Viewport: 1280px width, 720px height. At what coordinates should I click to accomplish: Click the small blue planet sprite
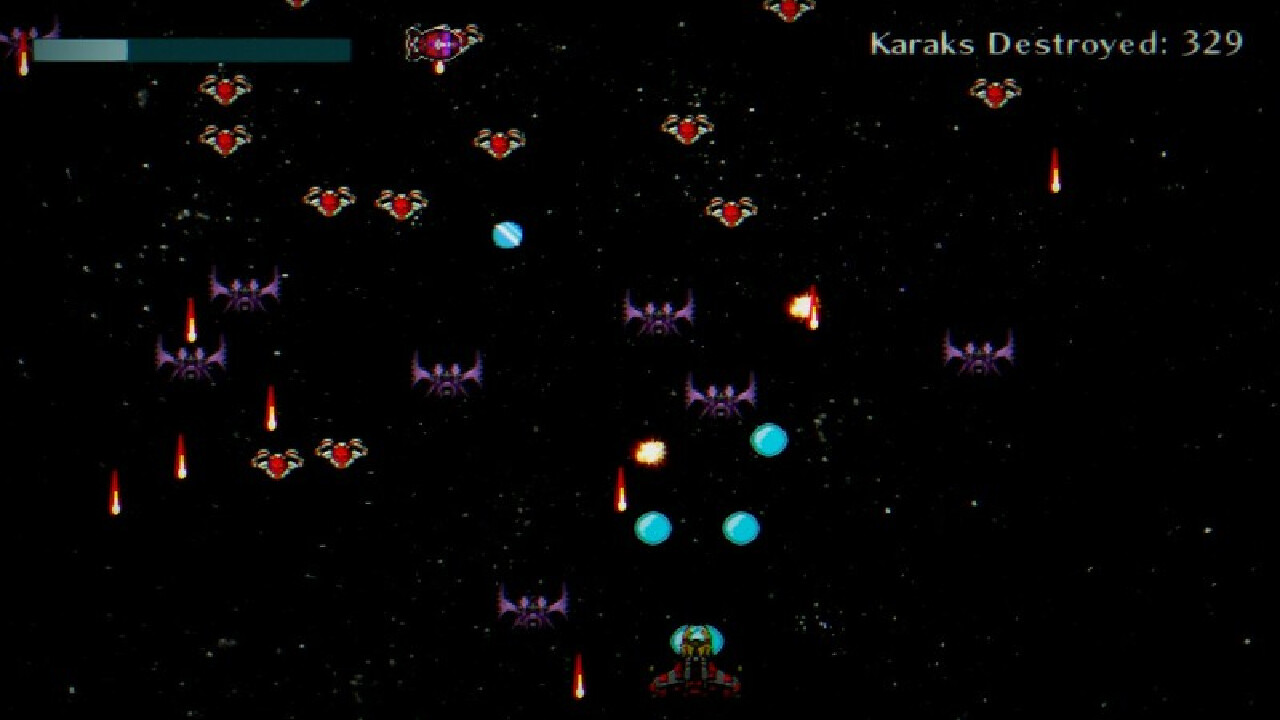click(x=506, y=232)
